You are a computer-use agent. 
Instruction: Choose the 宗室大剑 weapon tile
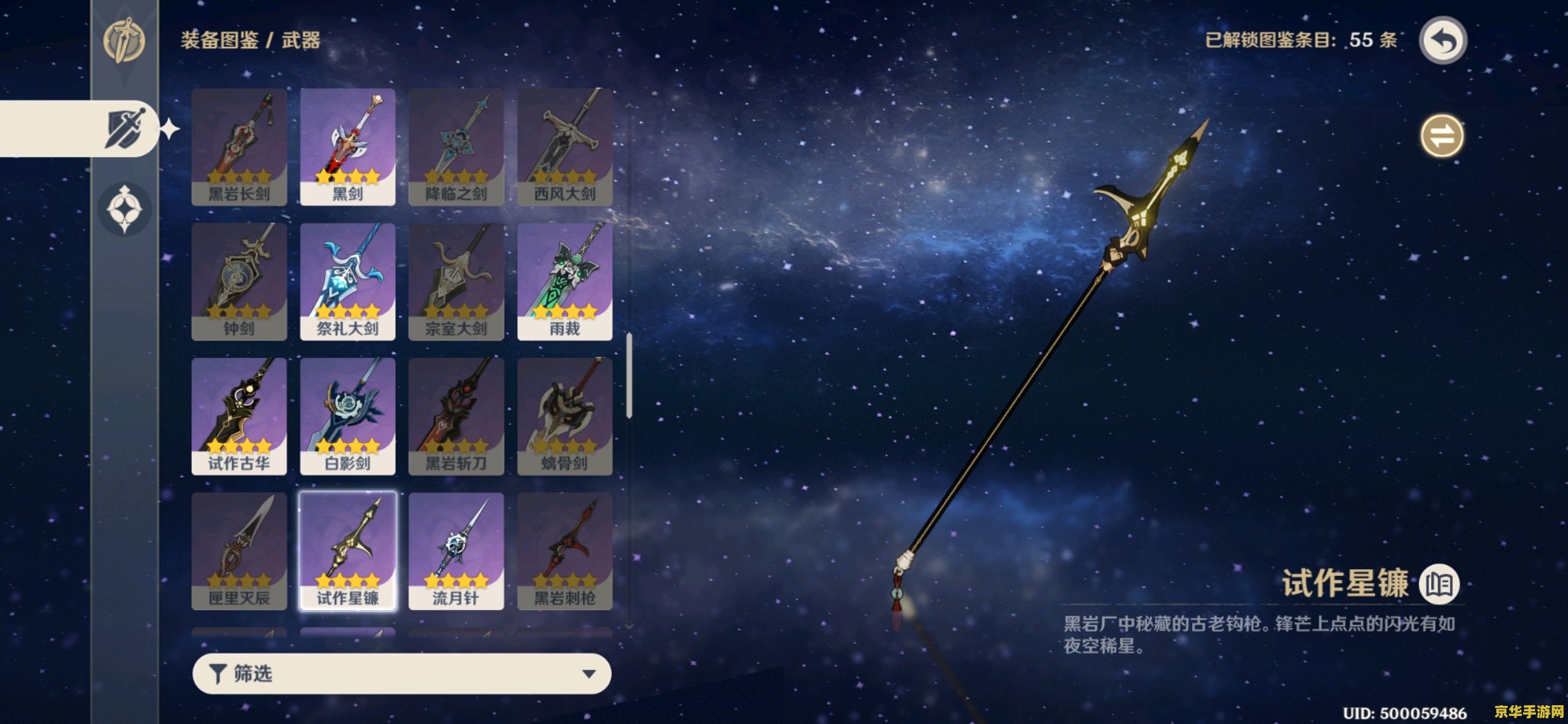pyautogui.click(x=456, y=282)
